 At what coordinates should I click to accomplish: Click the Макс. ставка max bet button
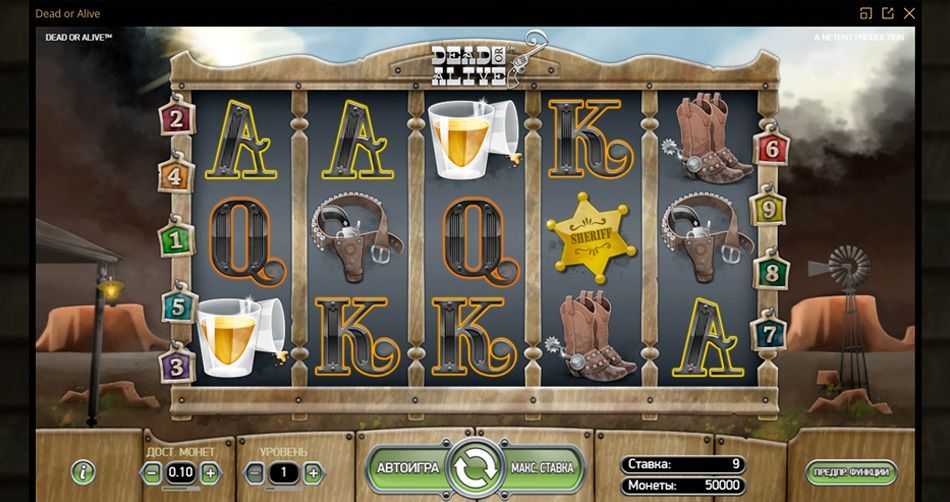[x=542, y=468]
